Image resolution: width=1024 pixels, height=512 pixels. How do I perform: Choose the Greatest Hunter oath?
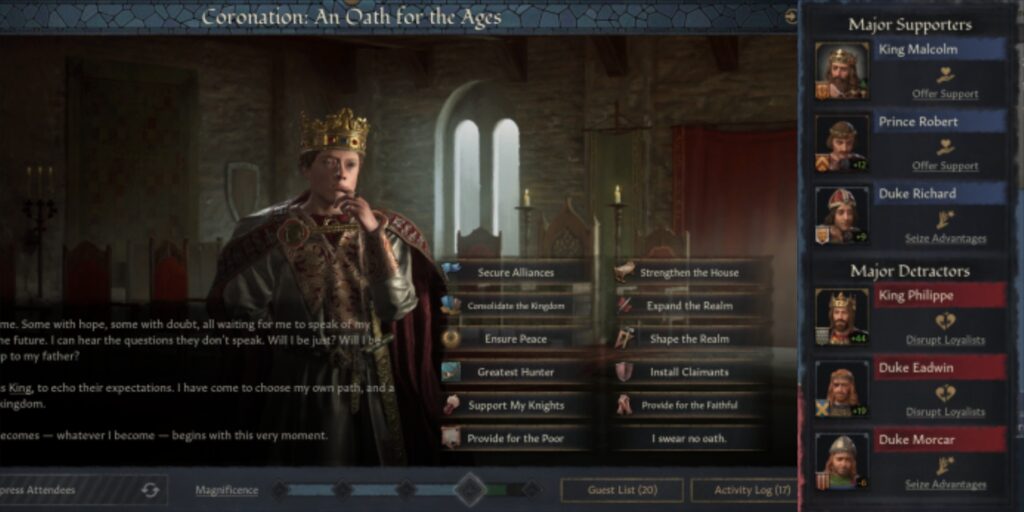pos(515,372)
